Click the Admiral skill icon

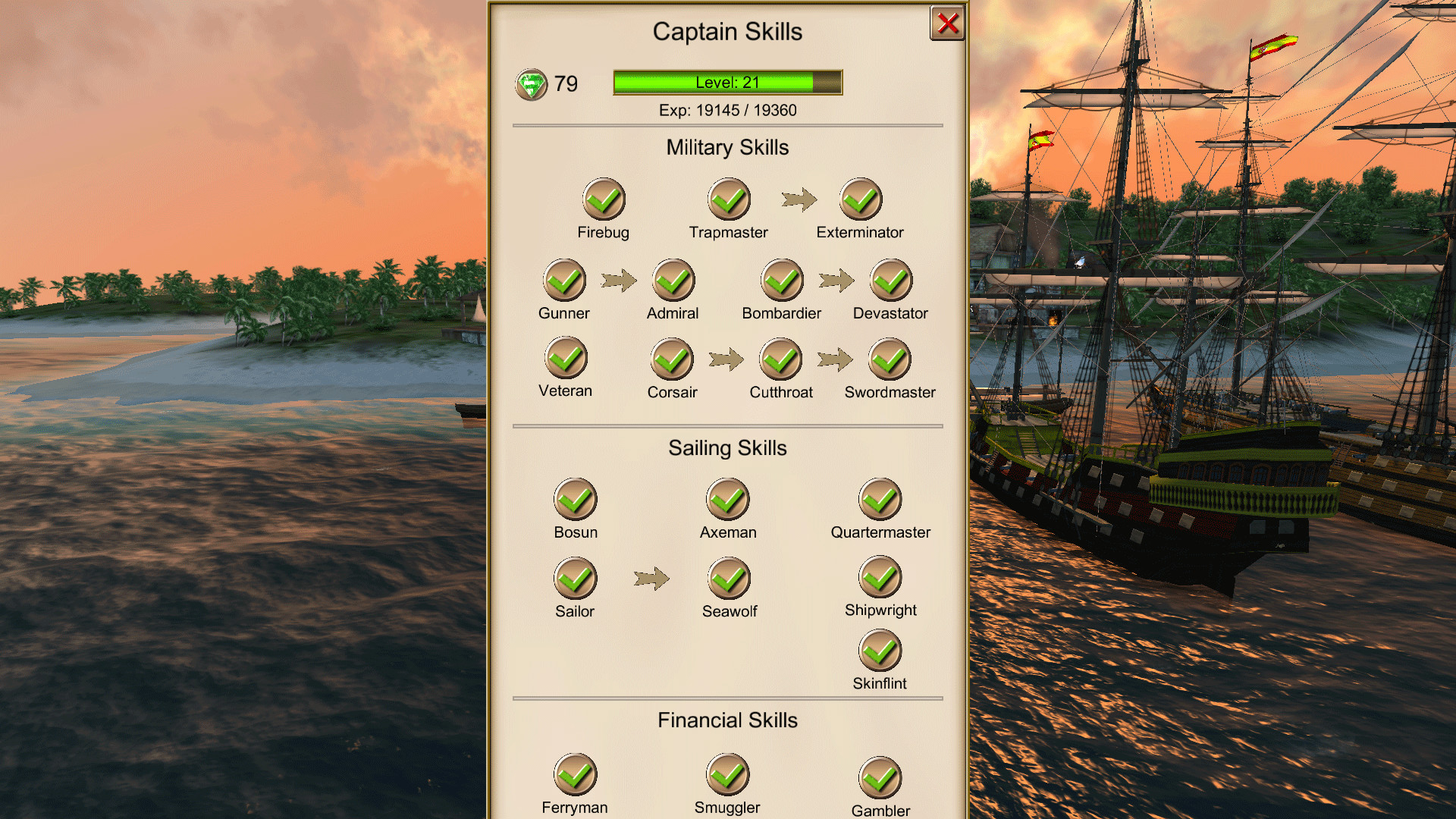tap(673, 281)
